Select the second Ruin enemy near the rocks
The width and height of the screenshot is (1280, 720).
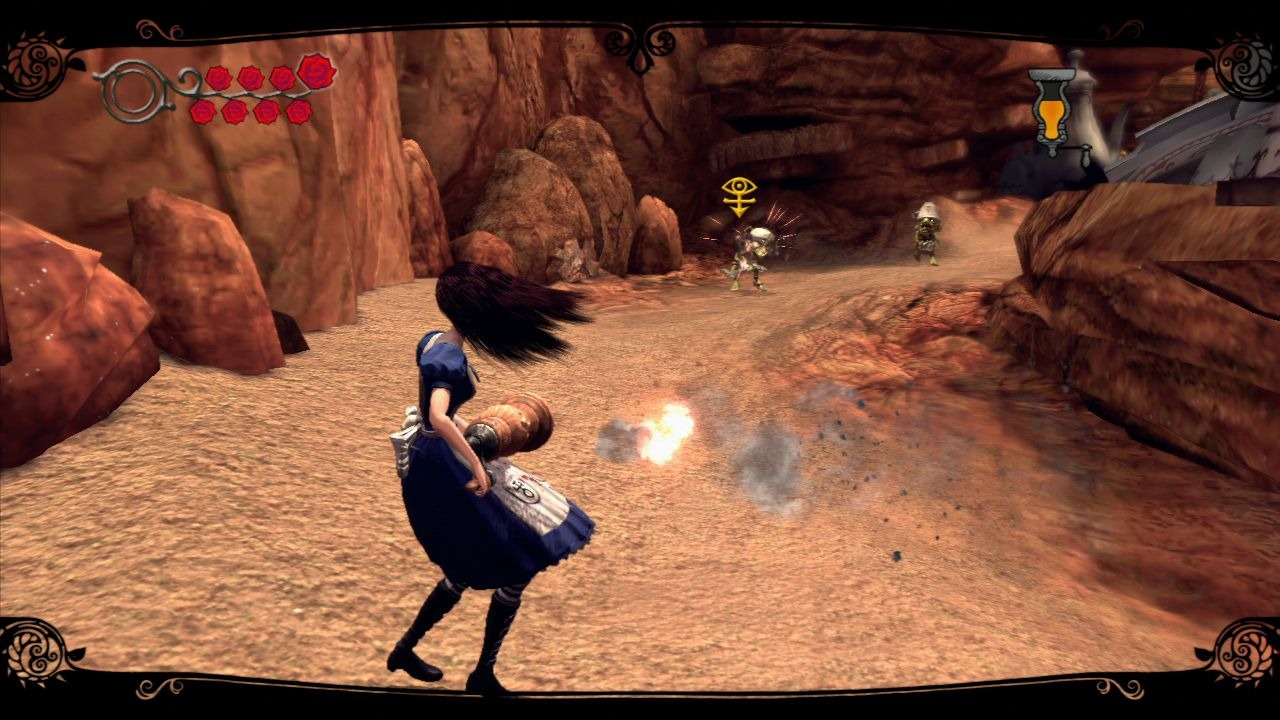[x=927, y=230]
